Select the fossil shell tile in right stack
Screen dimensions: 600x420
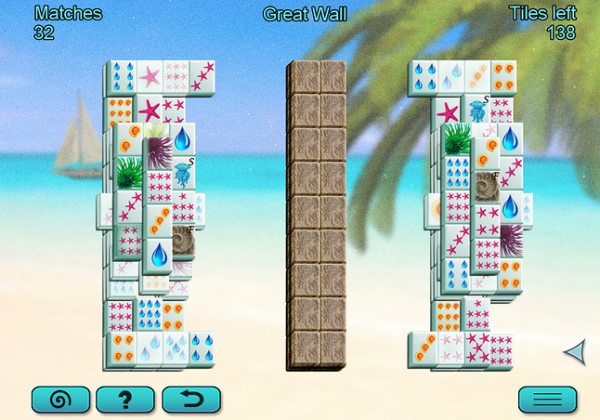tap(487, 185)
